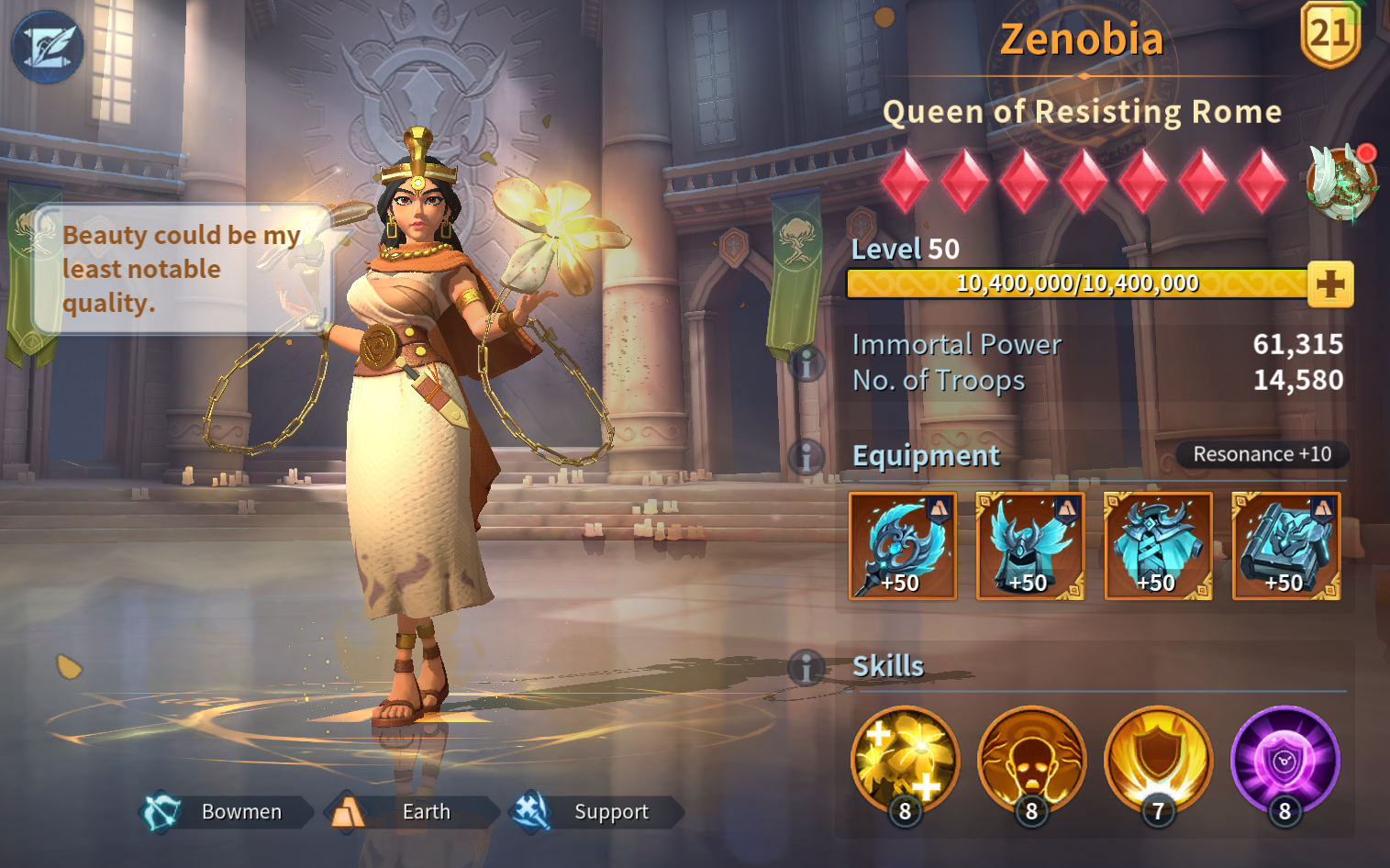Select the robe armor equipment slot
This screenshot has width=1390, height=868.
point(1158,546)
